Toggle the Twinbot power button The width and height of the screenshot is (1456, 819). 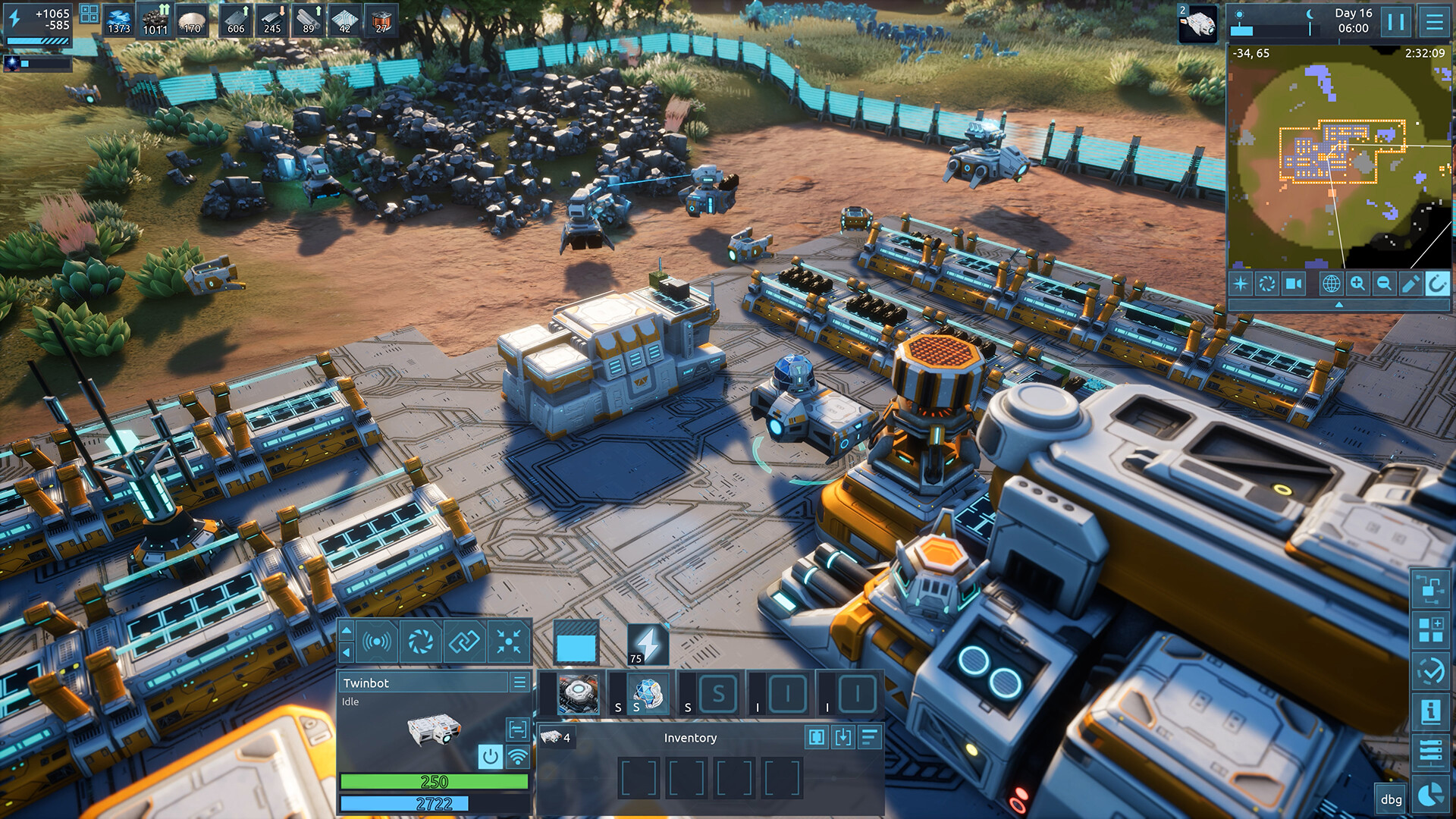click(x=491, y=755)
